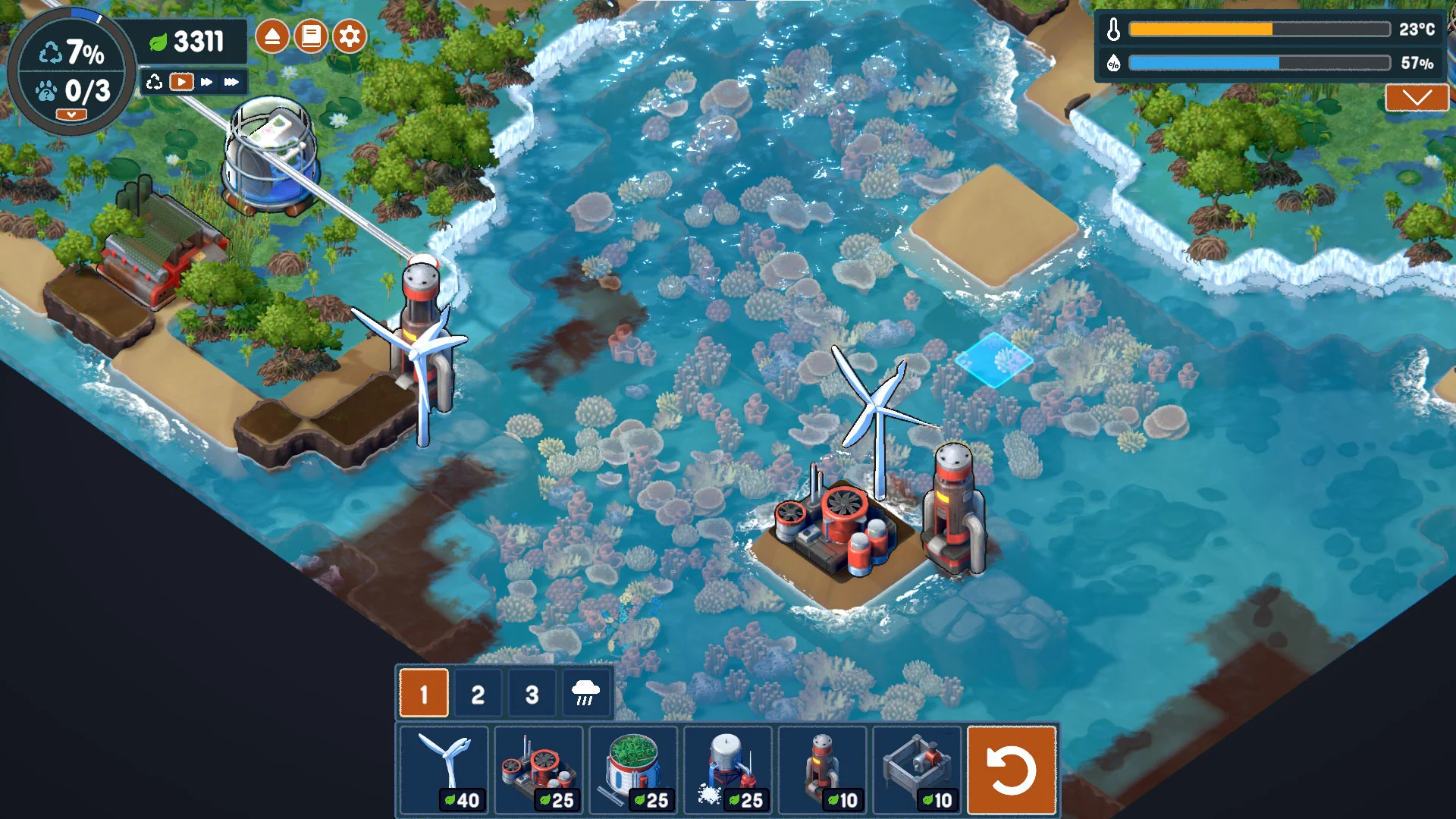Image resolution: width=1456 pixels, height=819 pixels.
Task: Switch to building phase tab 1
Action: 424,693
